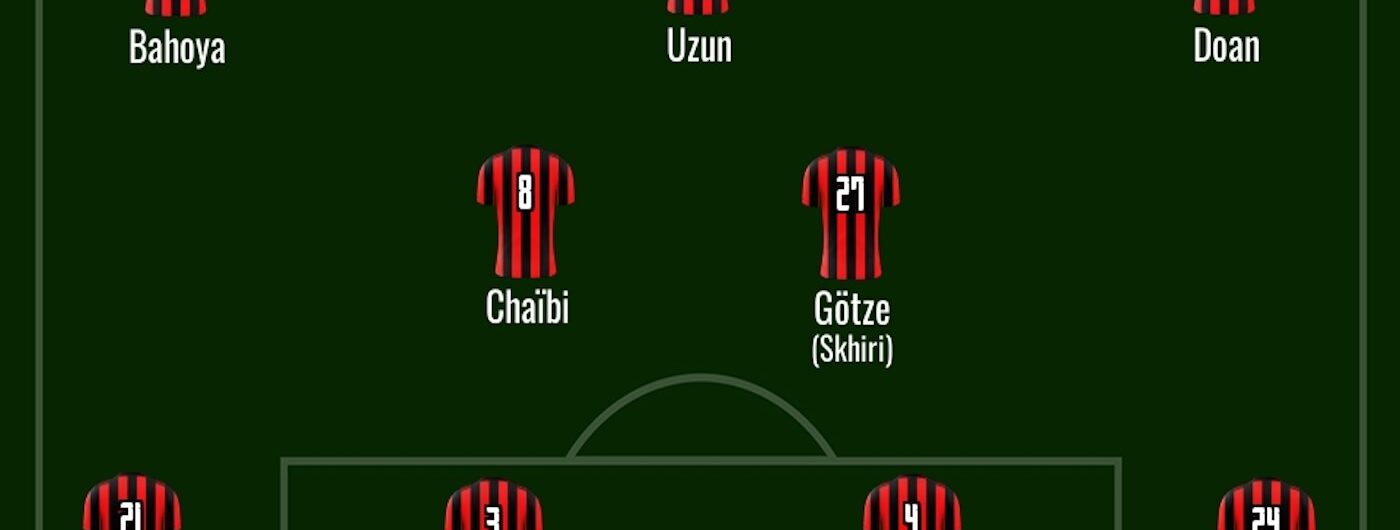Select Götze's number 27 shirt

tap(850, 212)
